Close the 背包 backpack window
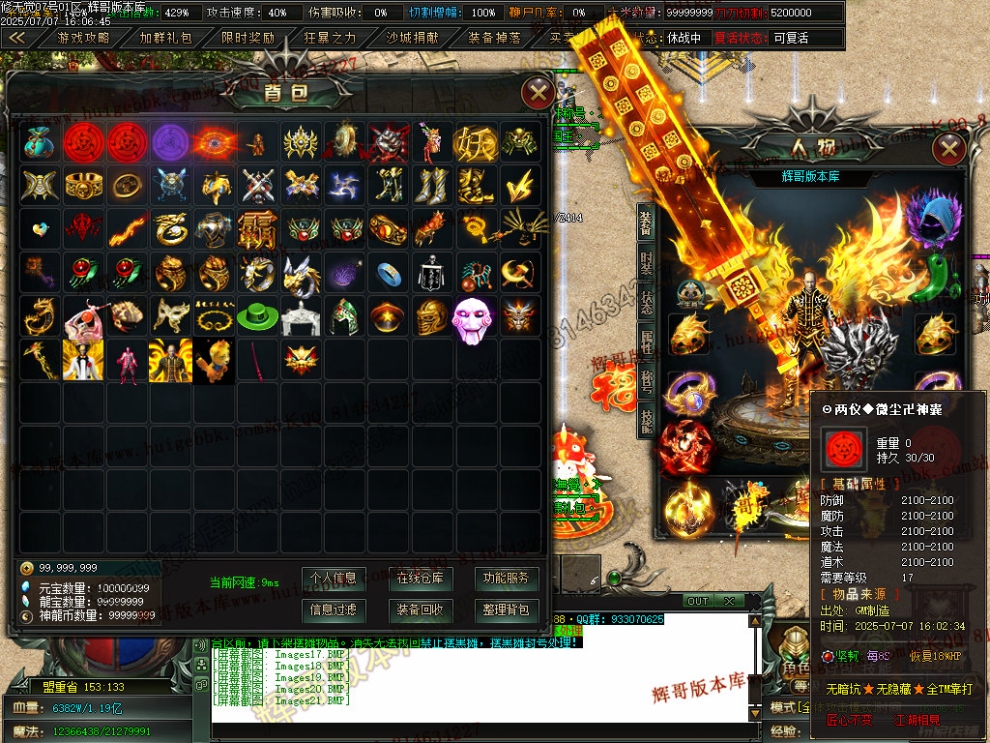 pos(539,93)
